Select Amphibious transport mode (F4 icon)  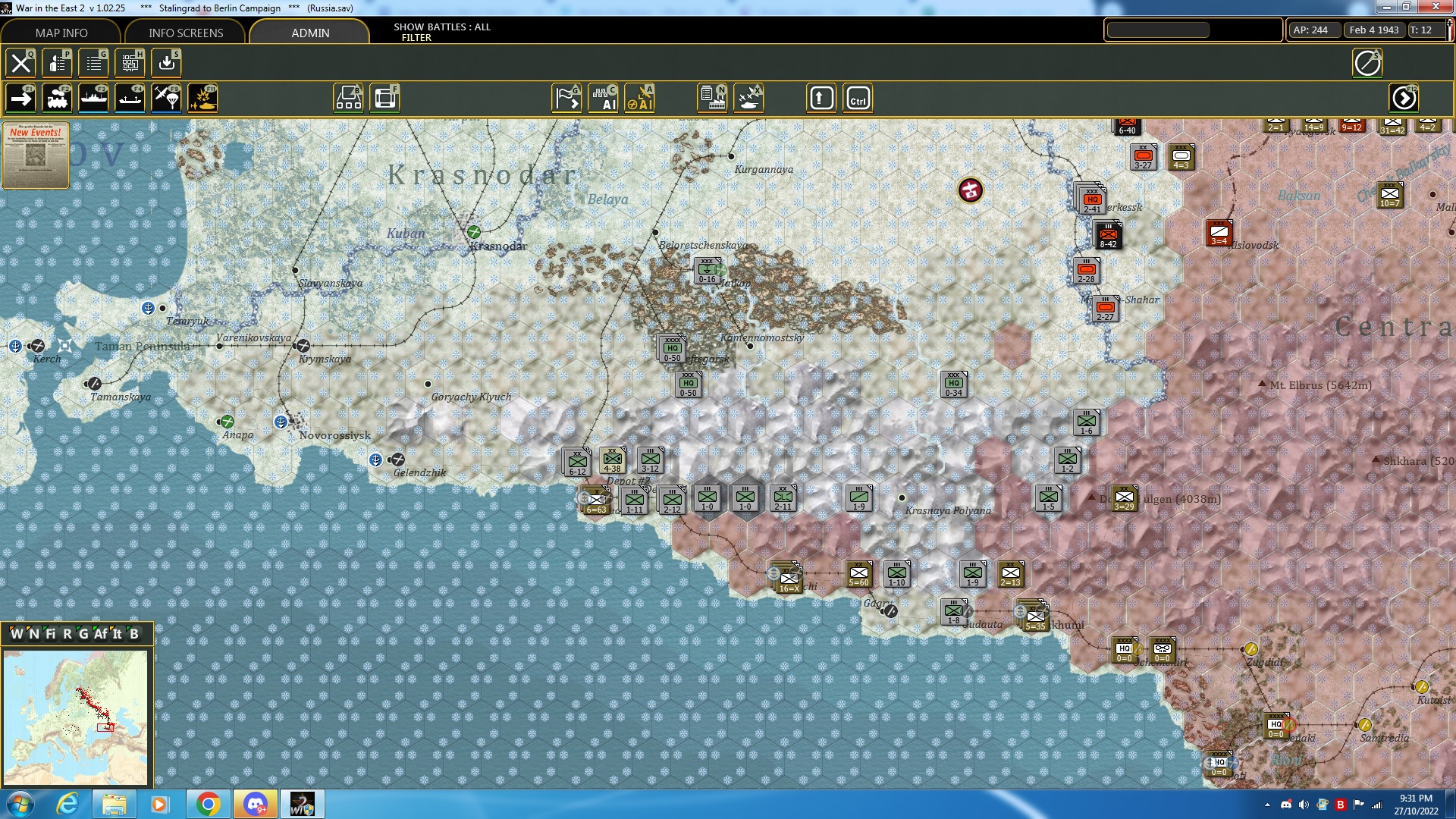[130, 97]
